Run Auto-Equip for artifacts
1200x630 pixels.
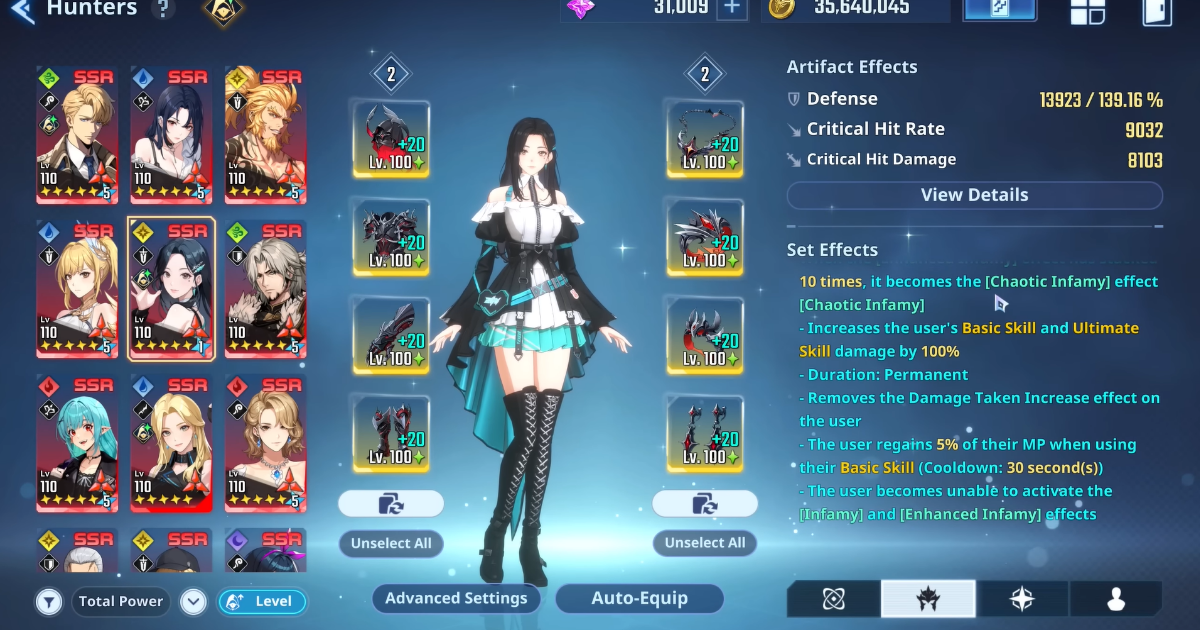639,598
